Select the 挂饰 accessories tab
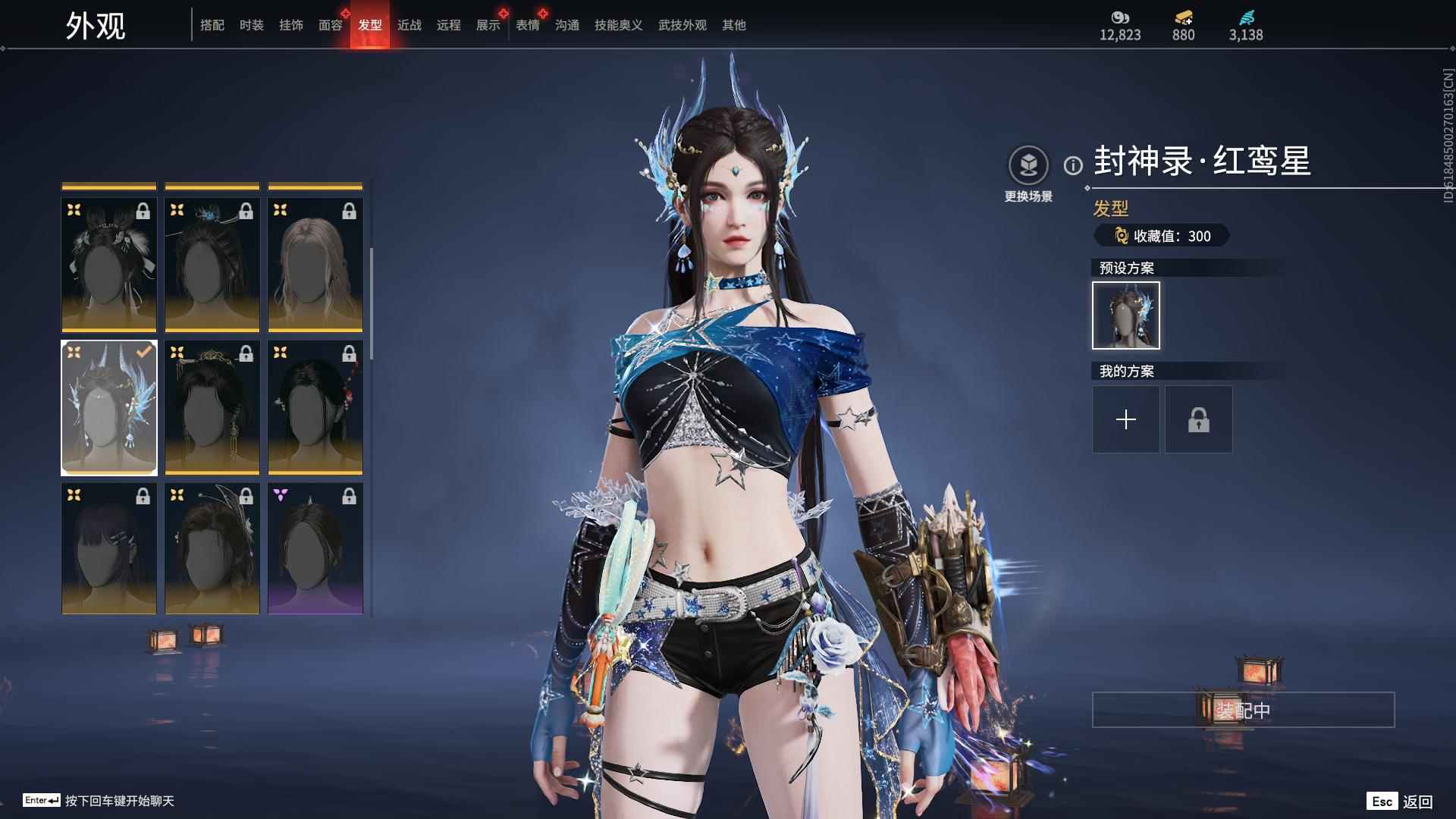The image size is (1456, 819). tap(291, 25)
